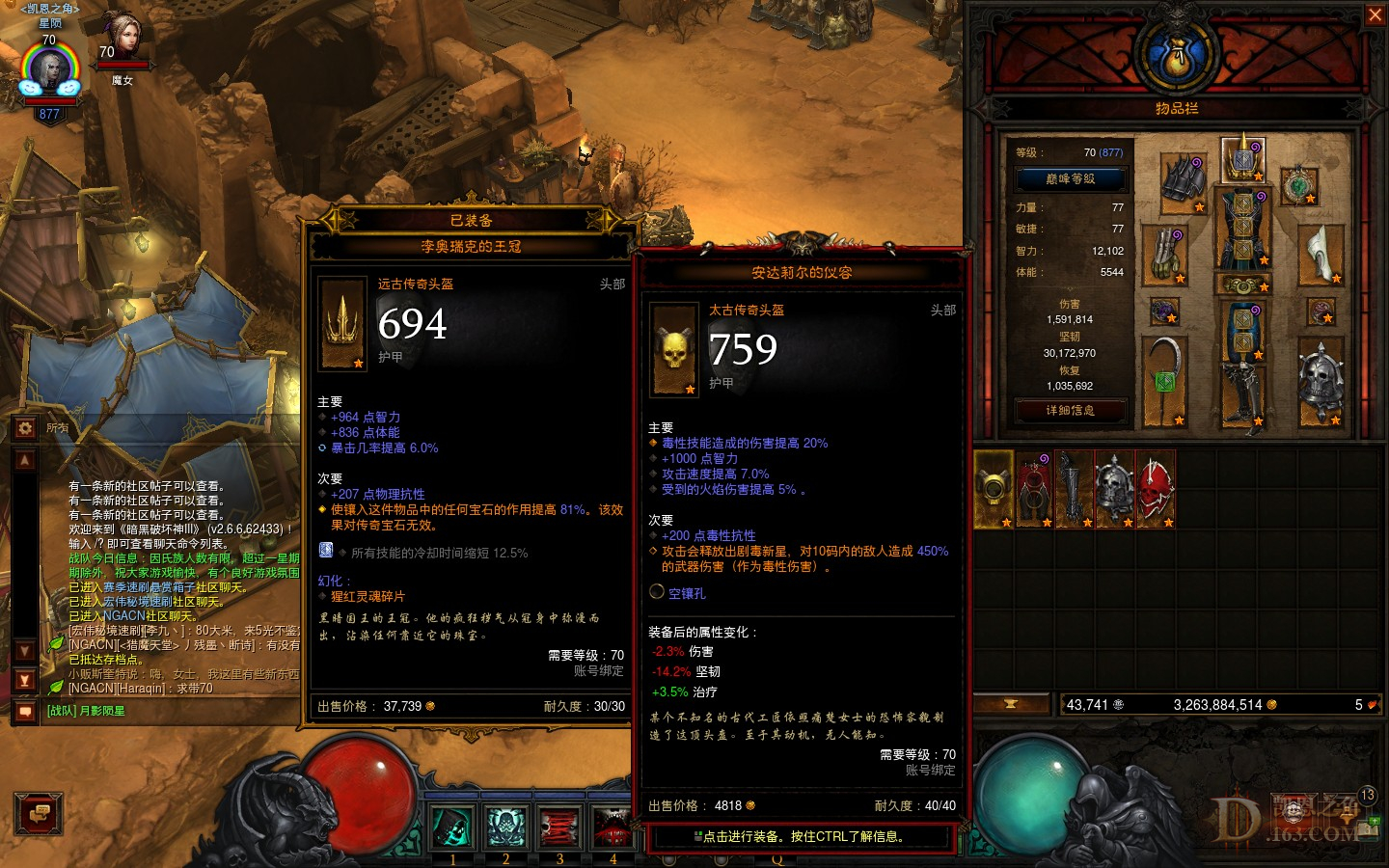Click the chat bubble icon at bottom left
The image size is (1389, 868).
click(x=39, y=815)
